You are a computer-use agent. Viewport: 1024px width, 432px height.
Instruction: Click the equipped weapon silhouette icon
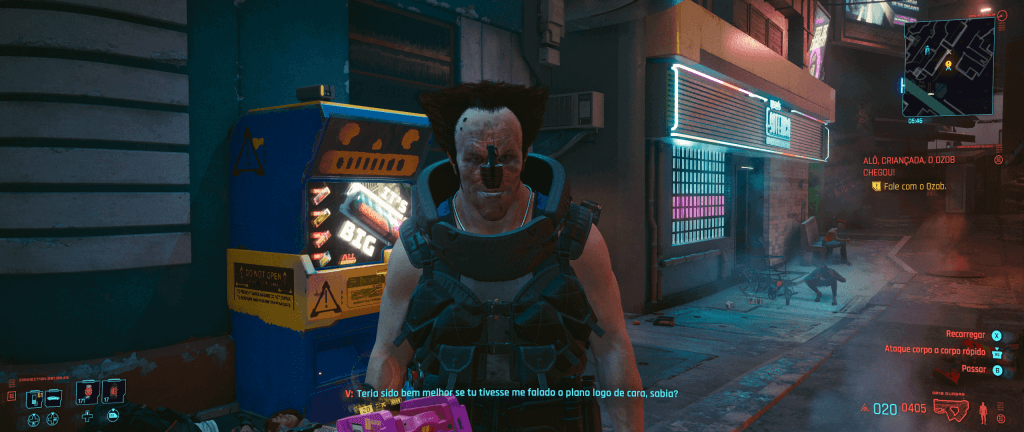pyautogui.click(x=951, y=408)
